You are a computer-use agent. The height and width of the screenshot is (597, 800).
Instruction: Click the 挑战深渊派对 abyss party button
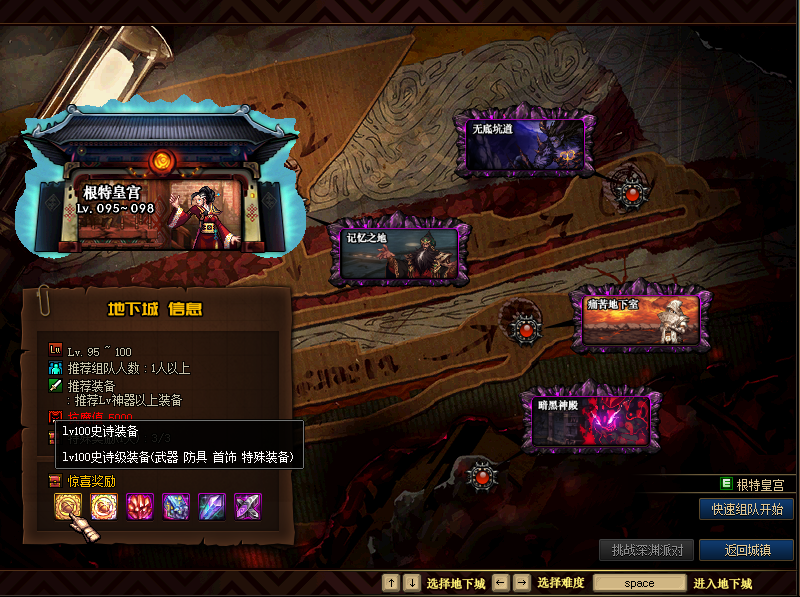click(x=646, y=550)
